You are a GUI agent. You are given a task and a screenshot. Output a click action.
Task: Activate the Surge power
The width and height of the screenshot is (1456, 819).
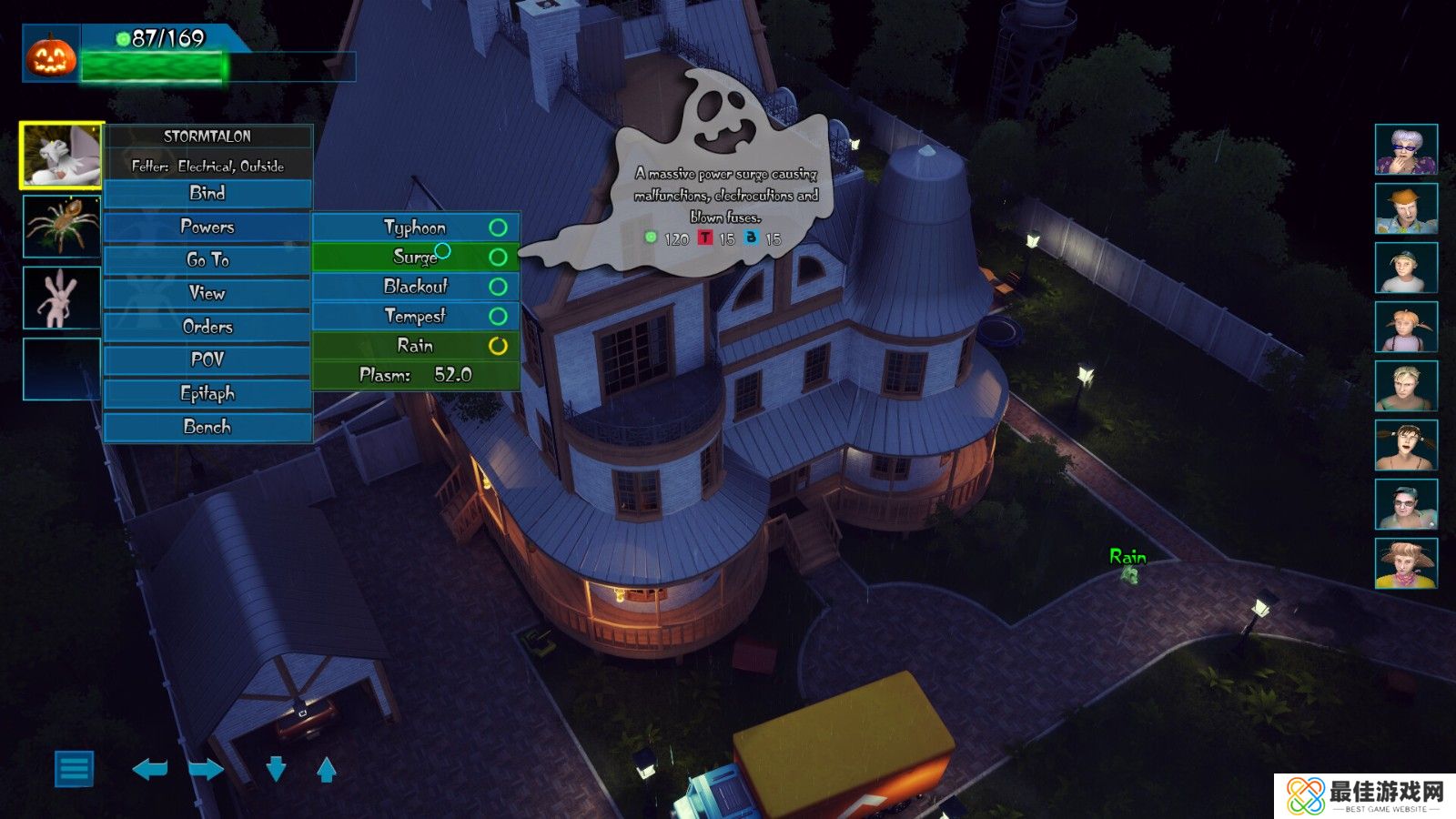click(x=415, y=257)
